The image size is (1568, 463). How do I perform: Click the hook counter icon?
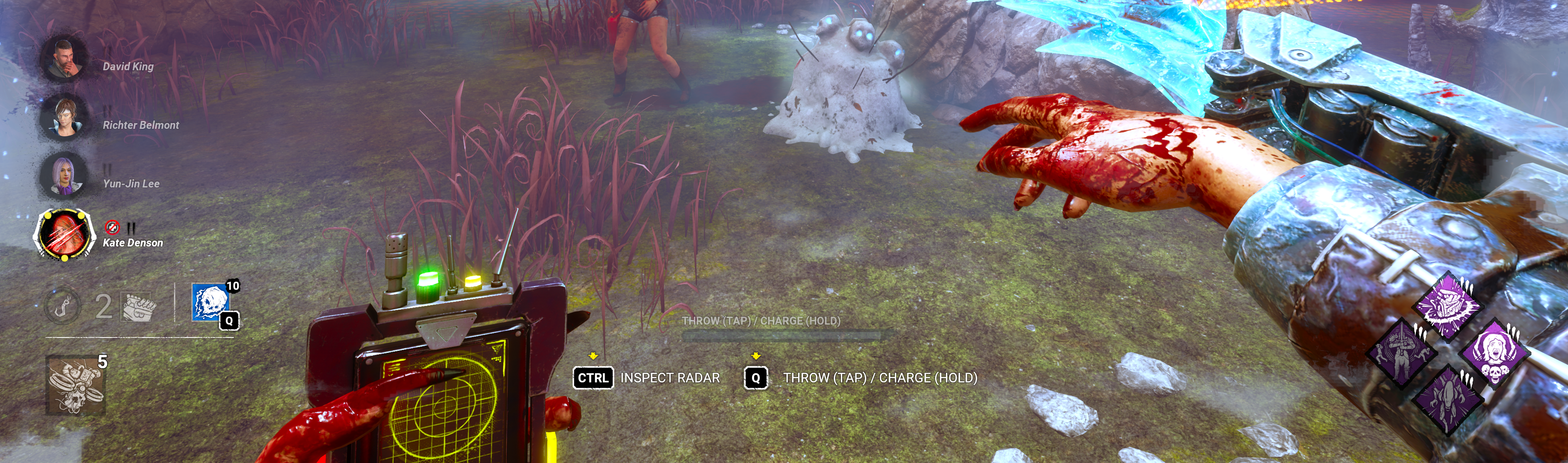pyautogui.click(x=62, y=305)
